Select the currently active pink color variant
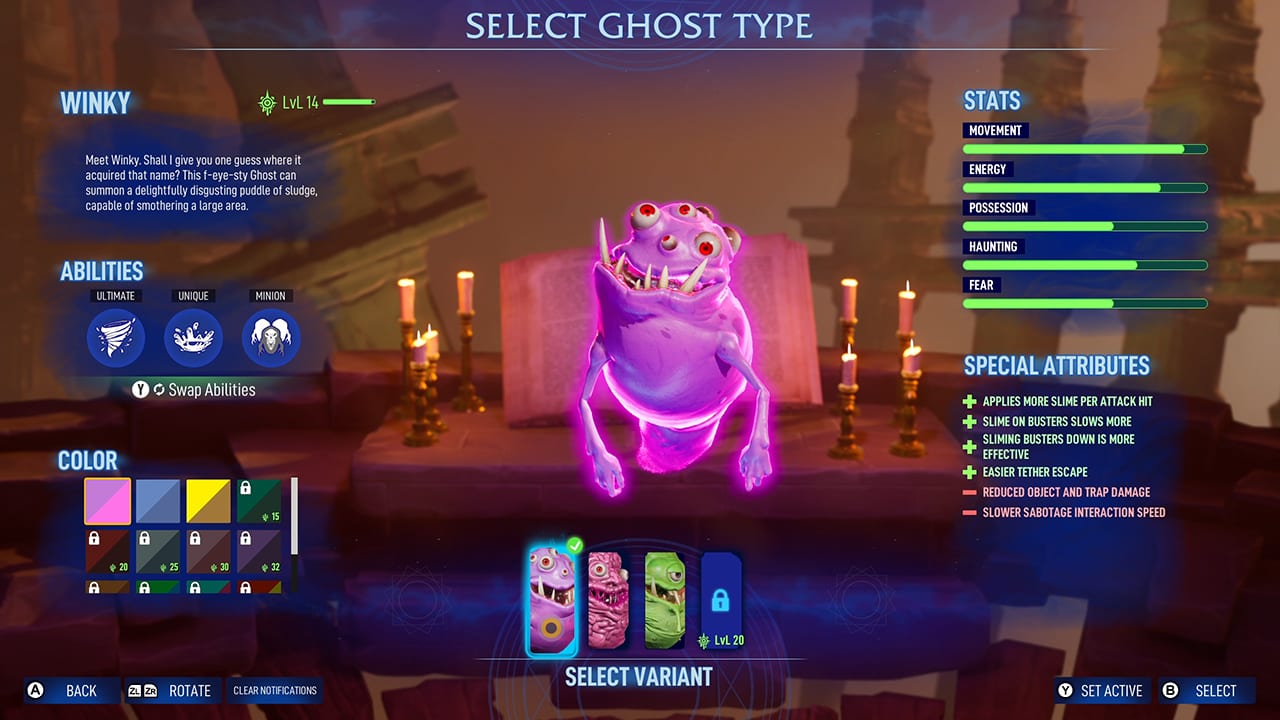 (x=106, y=500)
